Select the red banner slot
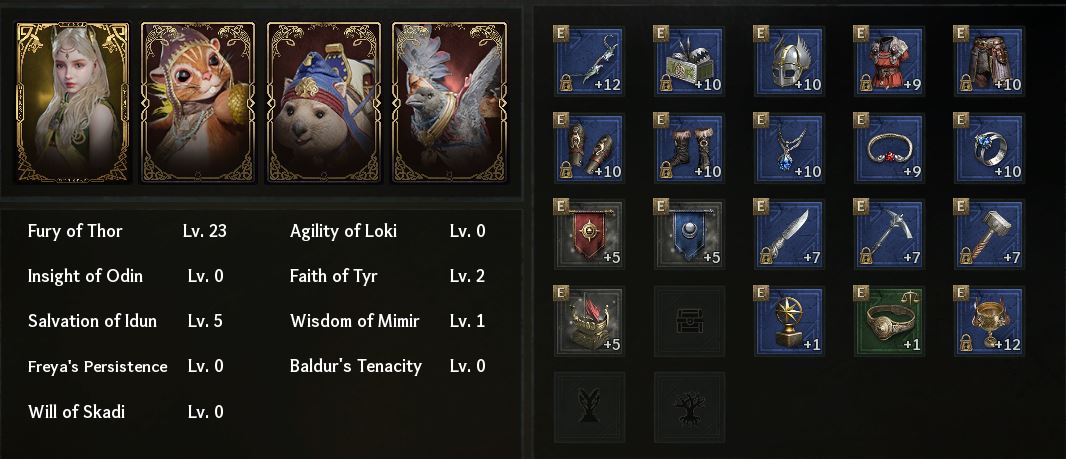 click(x=589, y=235)
